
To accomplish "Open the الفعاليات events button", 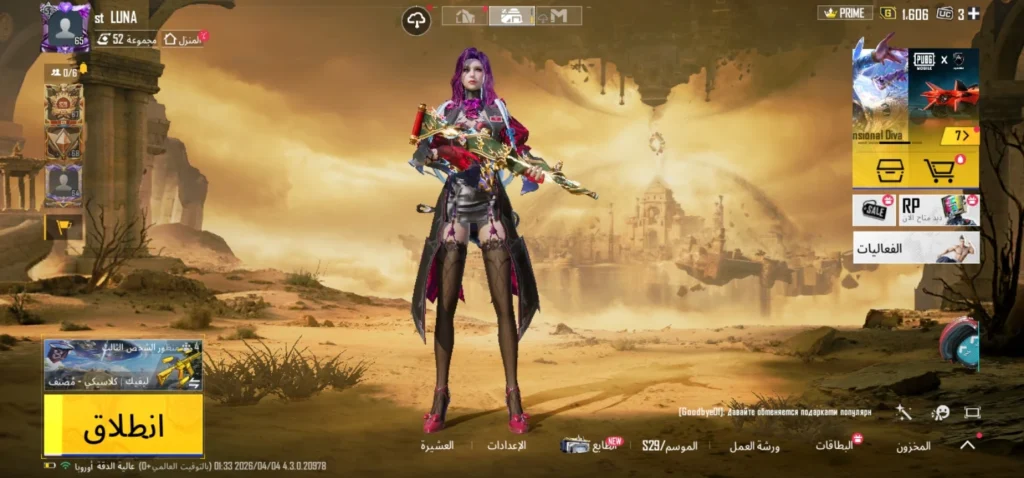I will point(915,247).
